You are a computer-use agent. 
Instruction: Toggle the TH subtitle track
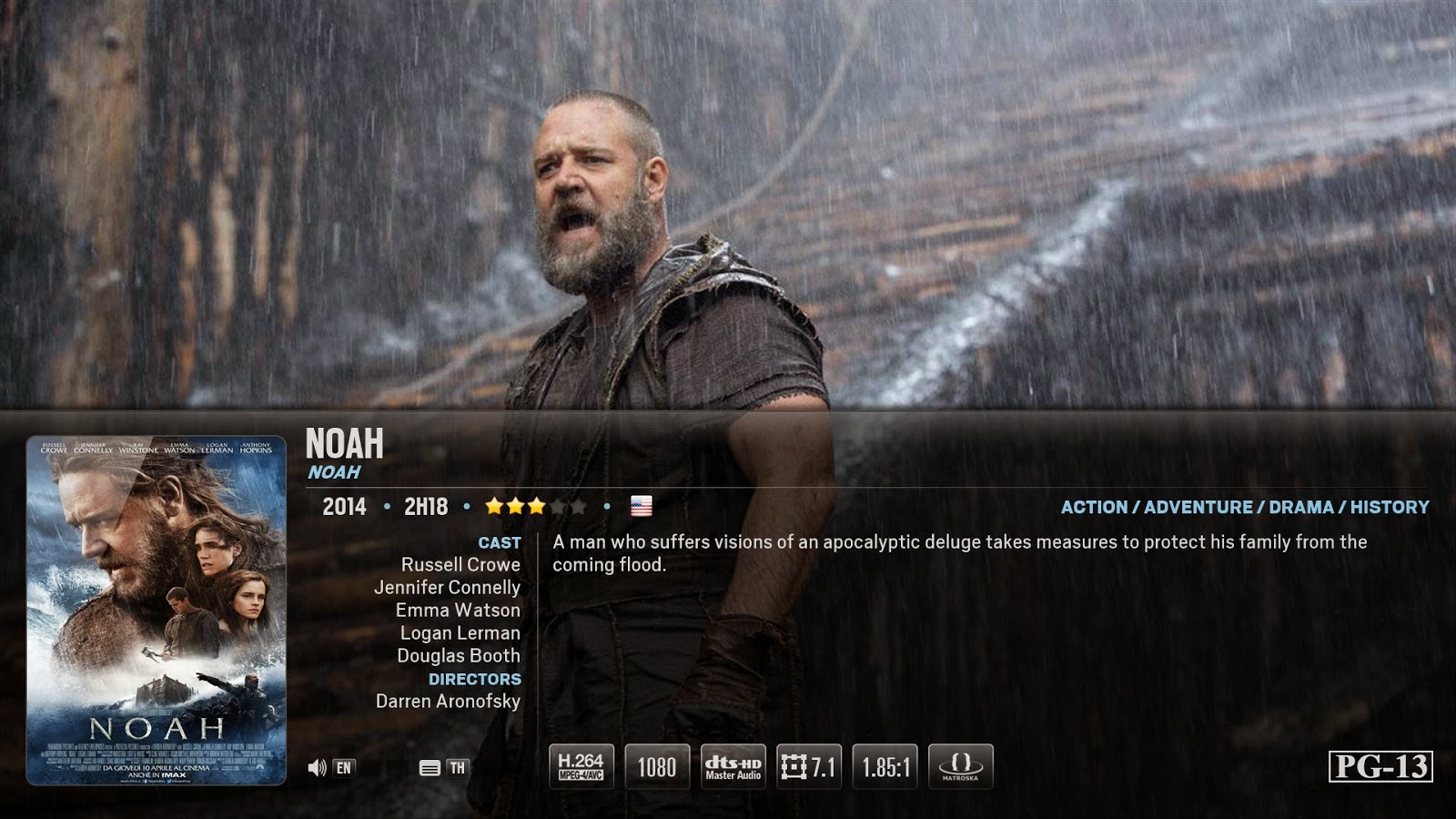[456, 767]
